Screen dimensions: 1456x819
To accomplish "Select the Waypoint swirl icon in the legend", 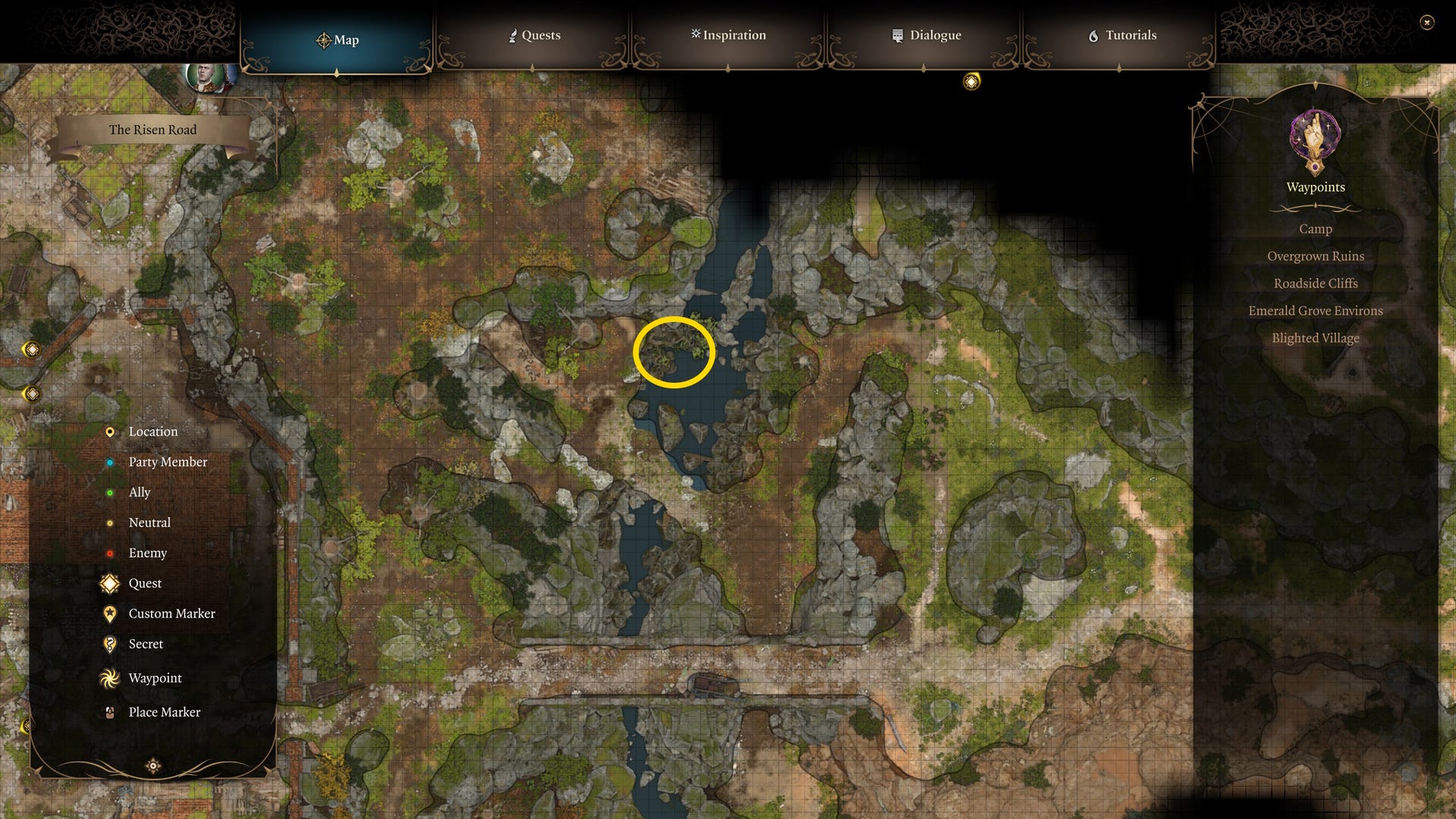I will tap(110, 678).
